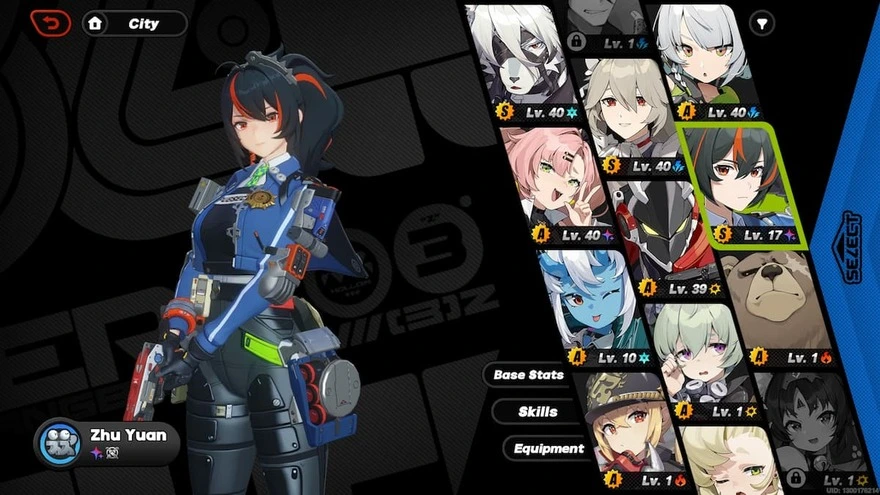Select the blonde agent portrait at the bottom

coord(730,462)
